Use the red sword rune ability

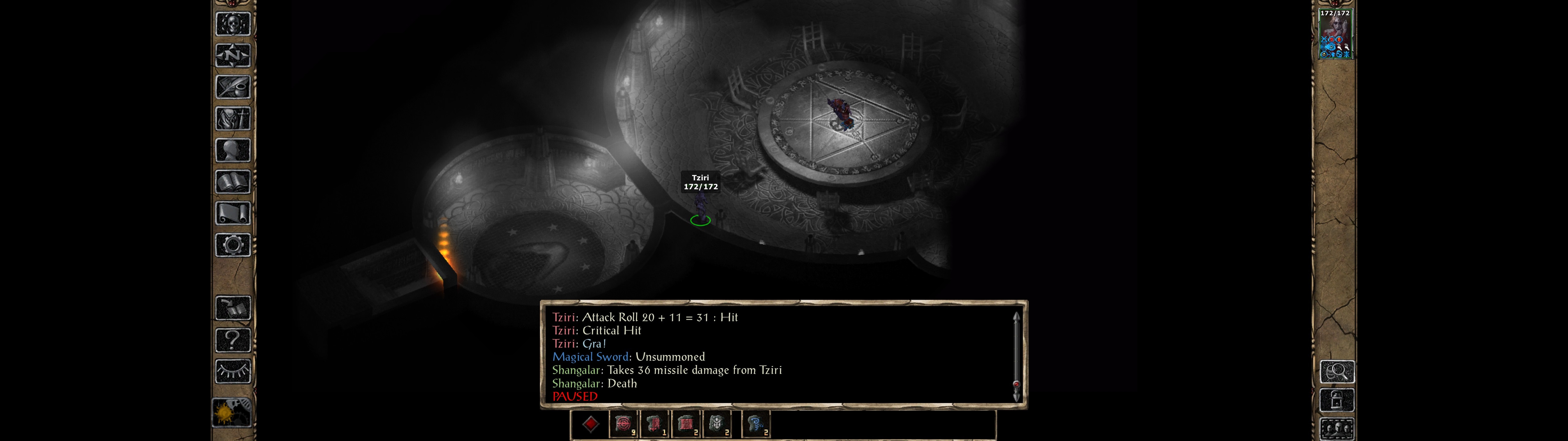click(654, 424)
